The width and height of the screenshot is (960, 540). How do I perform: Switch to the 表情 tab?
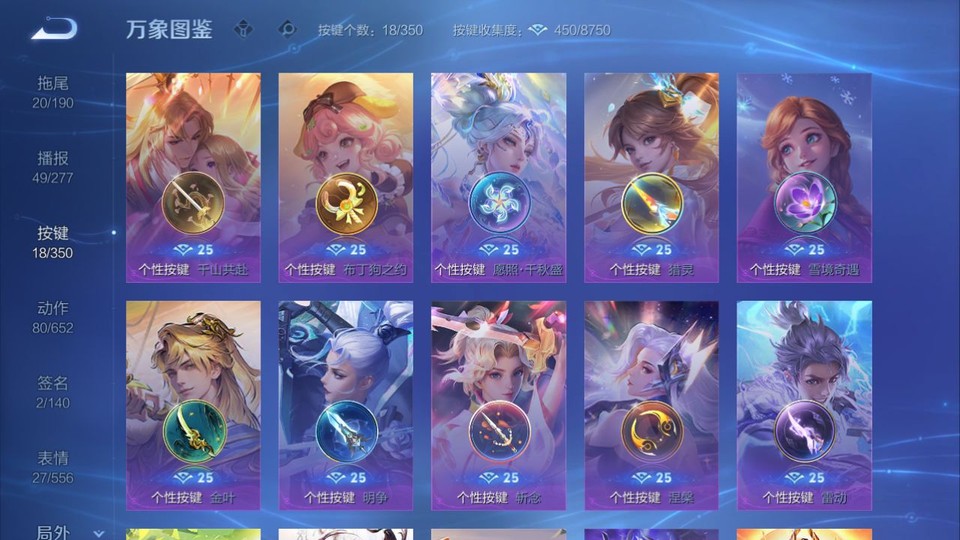click(53, 467)
